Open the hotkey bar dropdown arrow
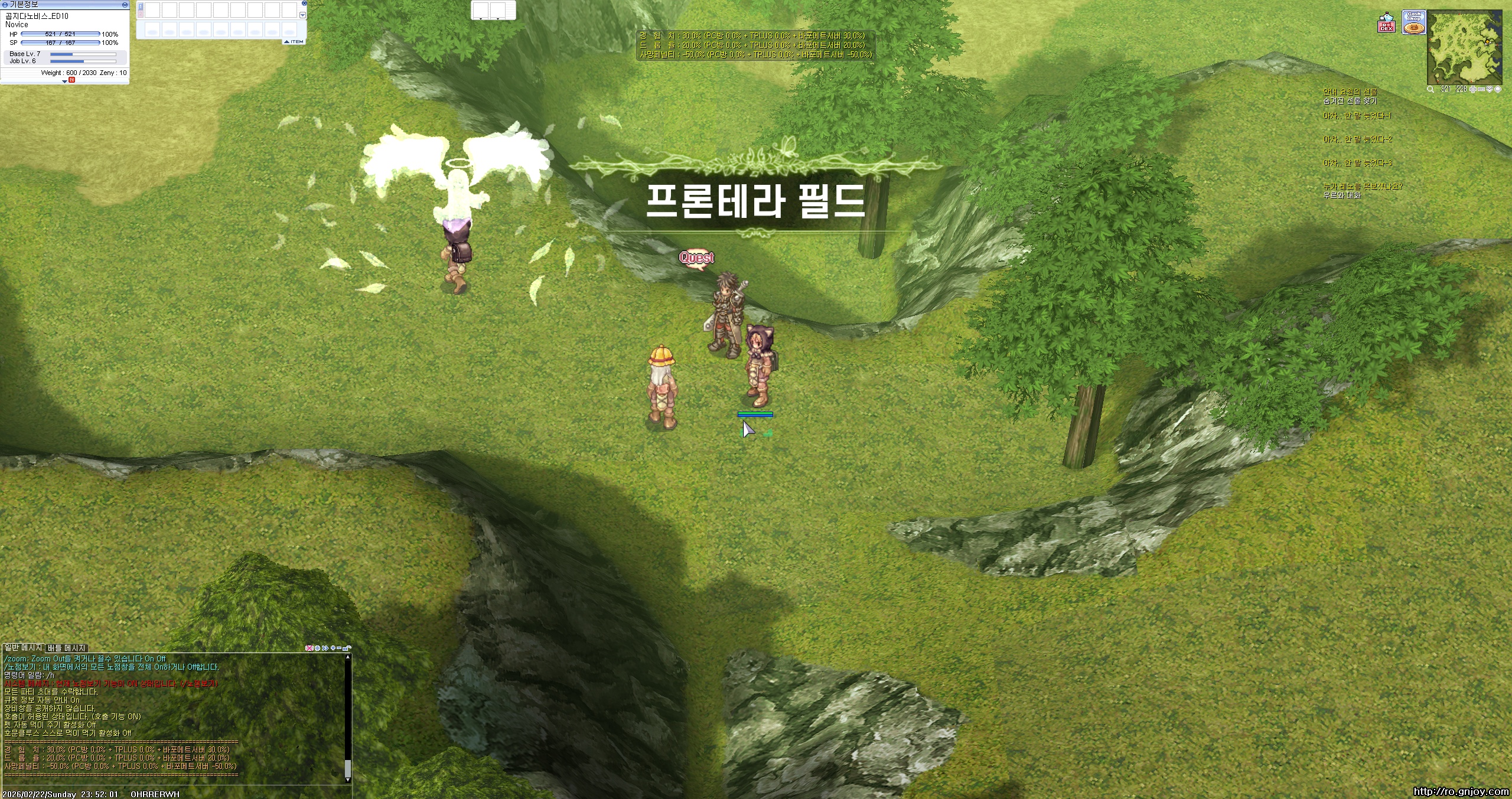1512x799 pixels. tap(302, 16)
